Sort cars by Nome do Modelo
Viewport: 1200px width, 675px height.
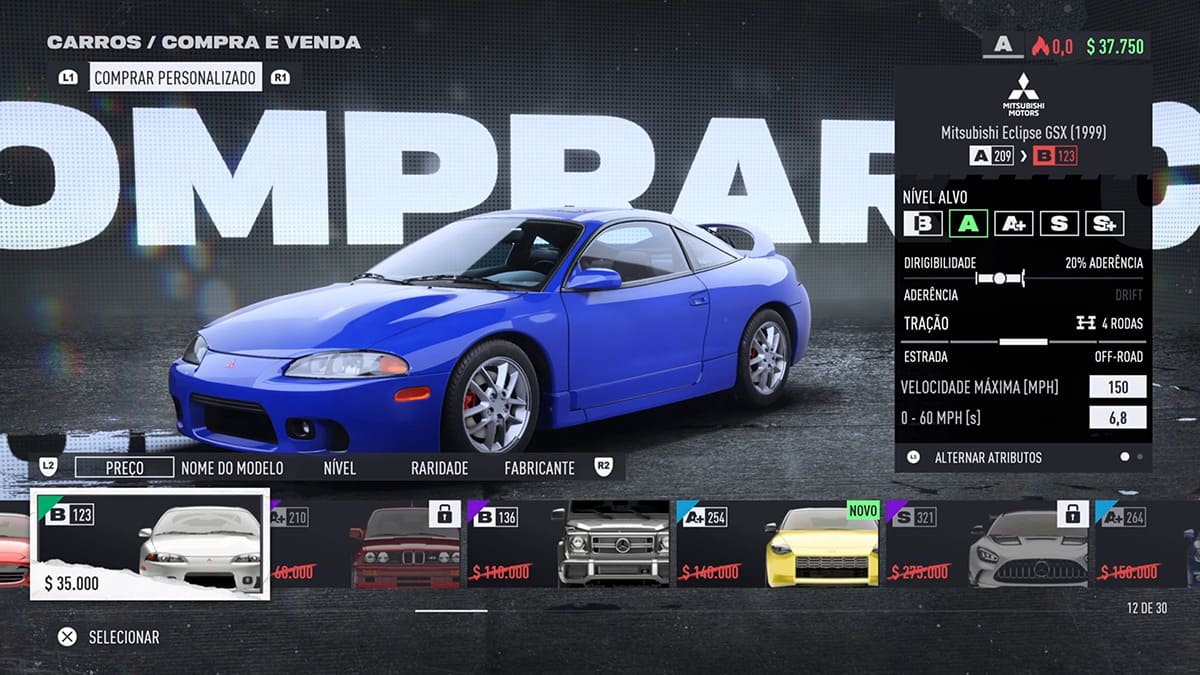232,467
